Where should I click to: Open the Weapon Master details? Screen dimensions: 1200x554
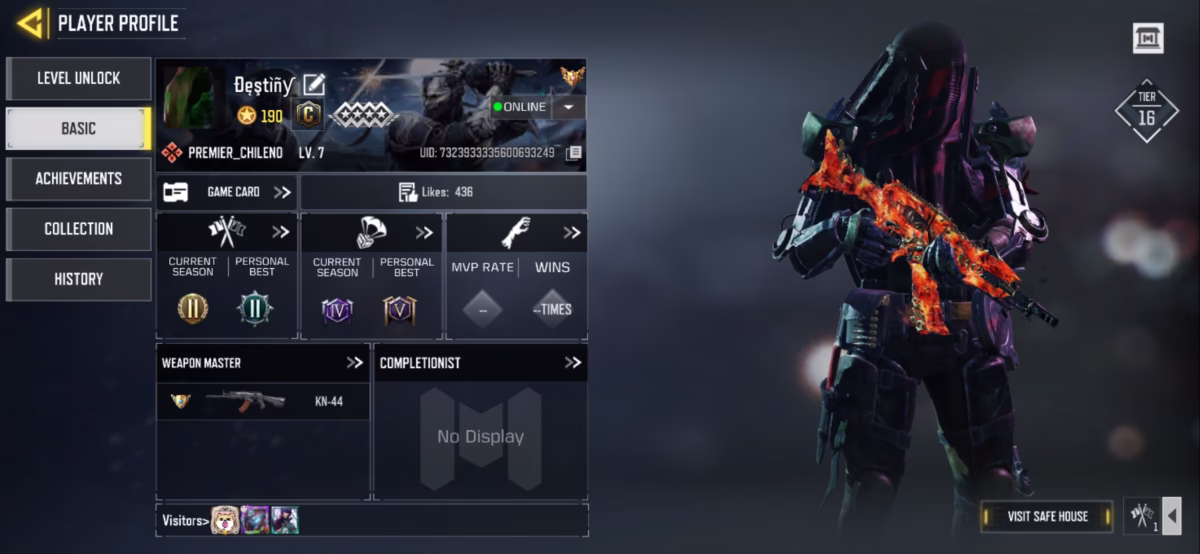click(x=354, y=362)
